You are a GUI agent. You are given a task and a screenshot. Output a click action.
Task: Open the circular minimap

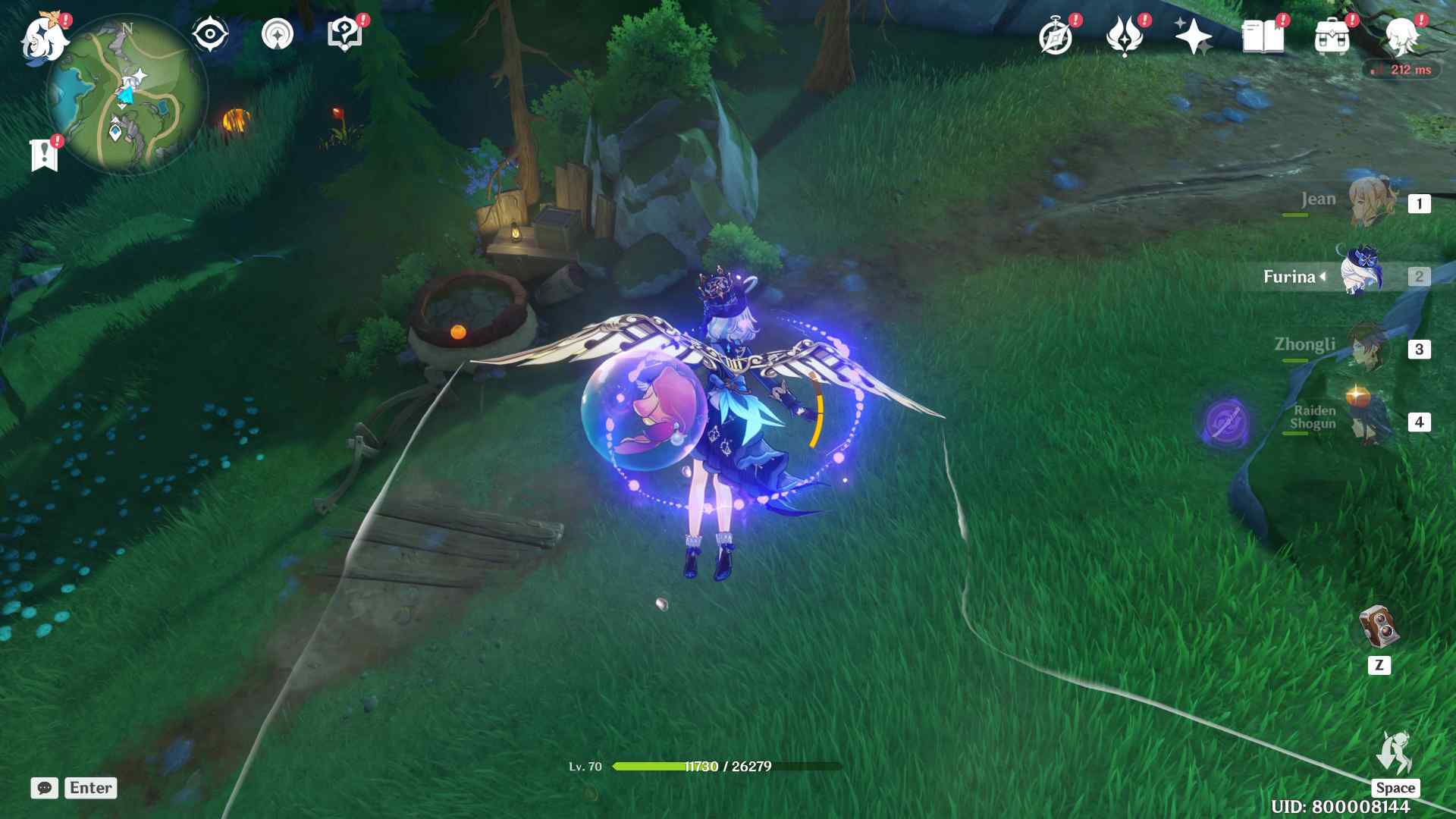pyautogui.click(x=127, y=96)
